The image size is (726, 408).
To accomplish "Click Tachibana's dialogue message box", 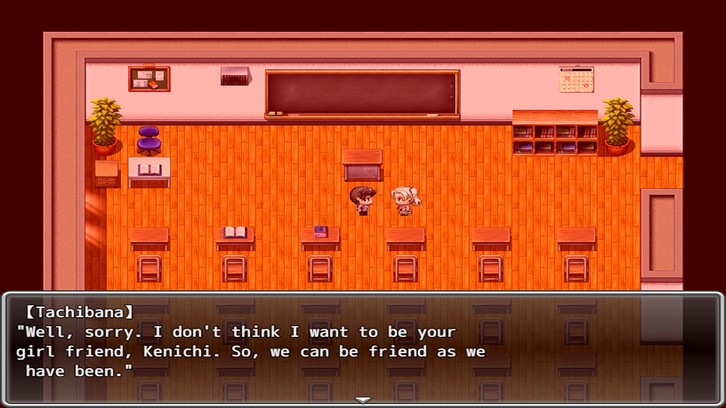I will [363, 347].
